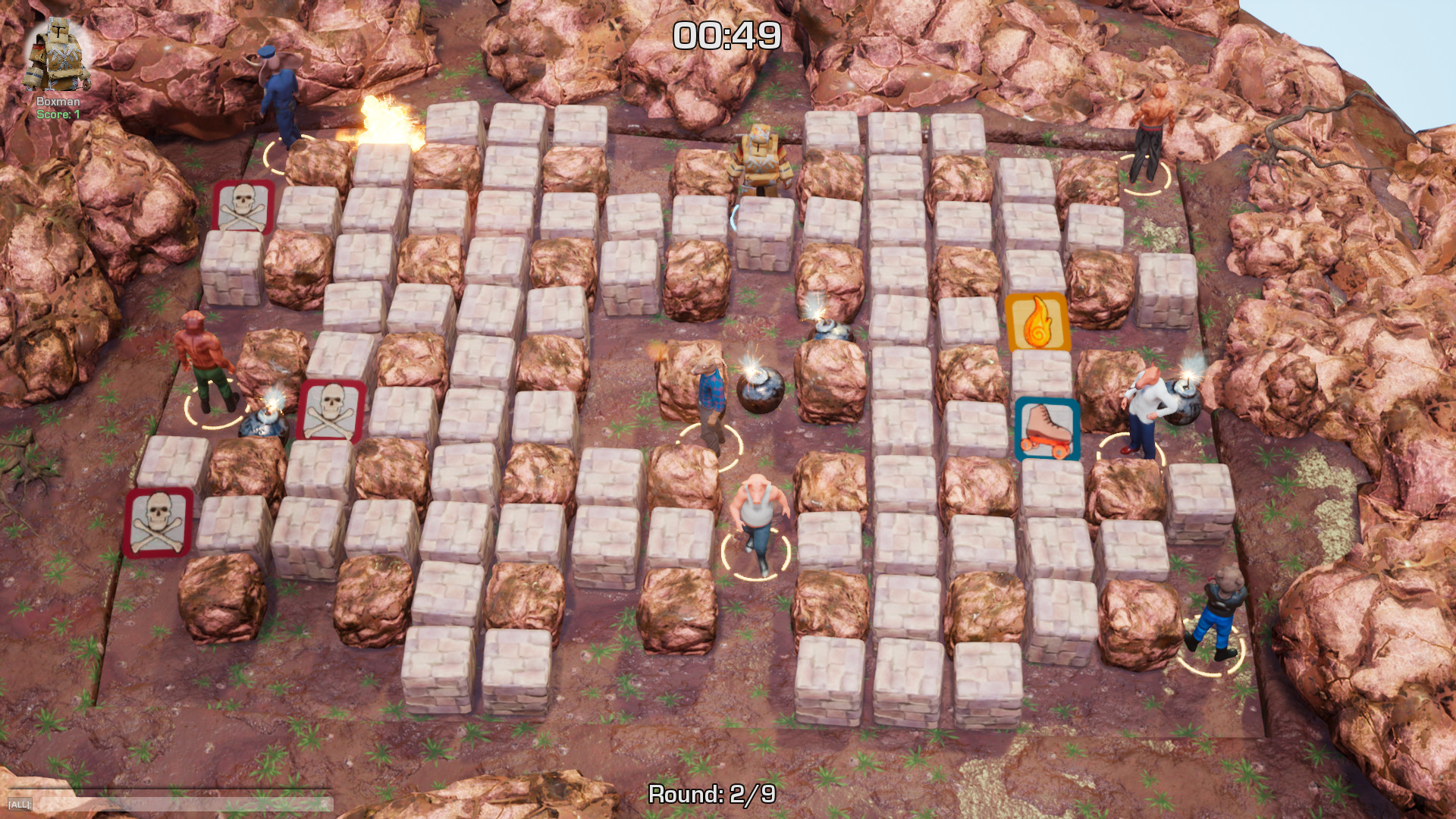The height and width of the screenshot is (819, 1456).
Task: Click the punk character at the bottom right
Action: [1223, 607]
